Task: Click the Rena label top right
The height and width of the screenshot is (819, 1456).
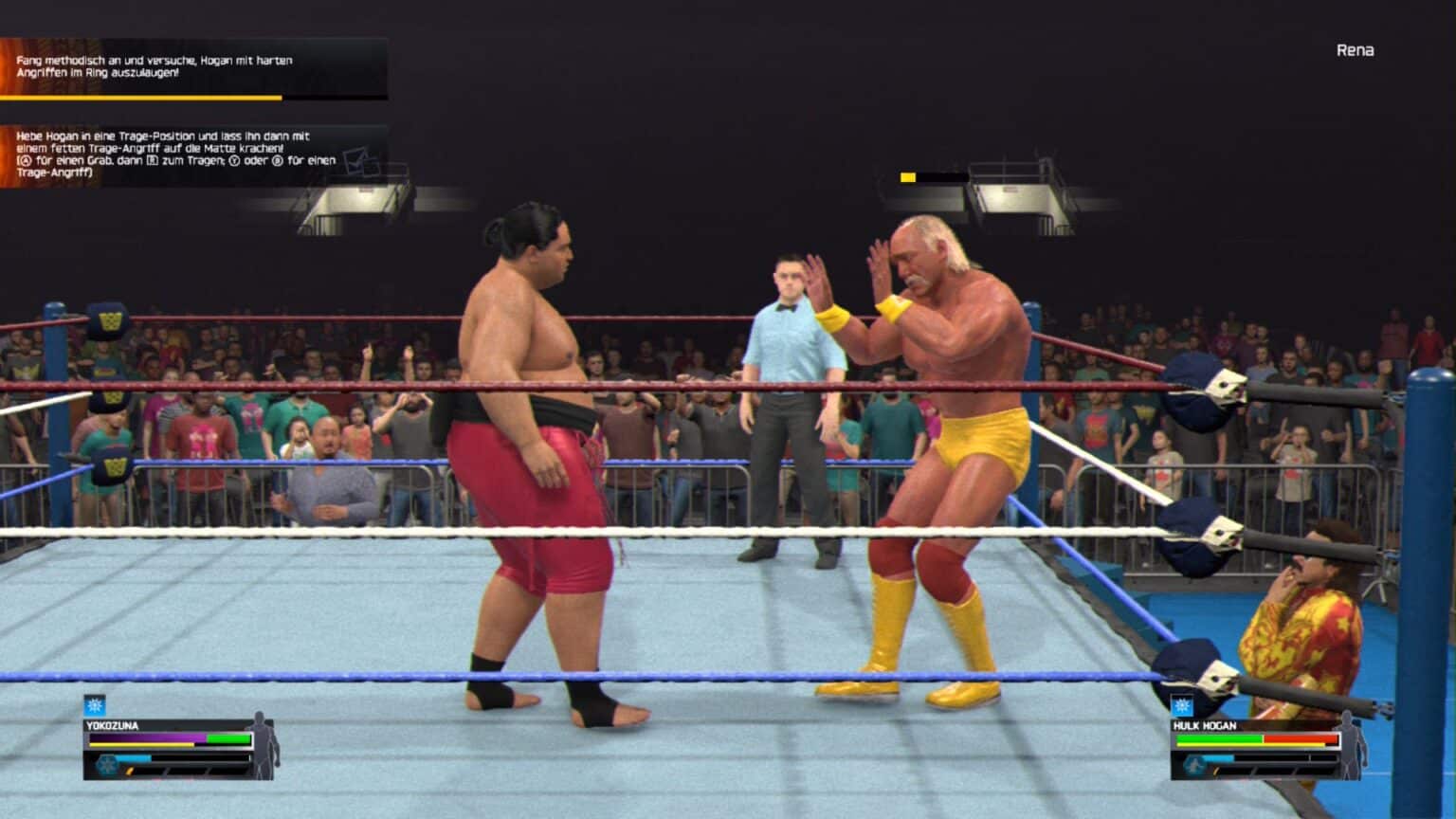Action: tap(1354, 49)
